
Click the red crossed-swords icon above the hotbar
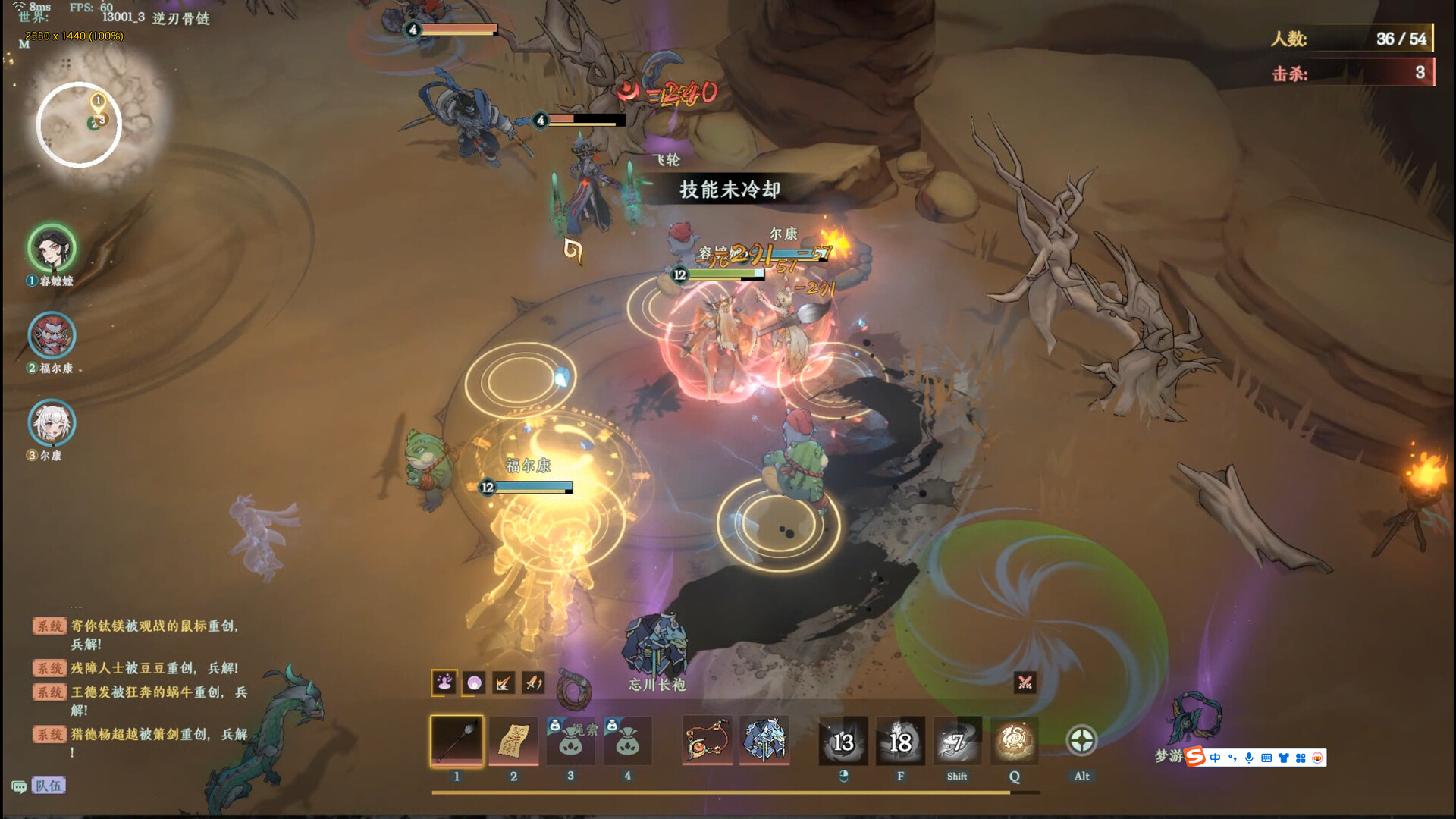pos(1024,682)
